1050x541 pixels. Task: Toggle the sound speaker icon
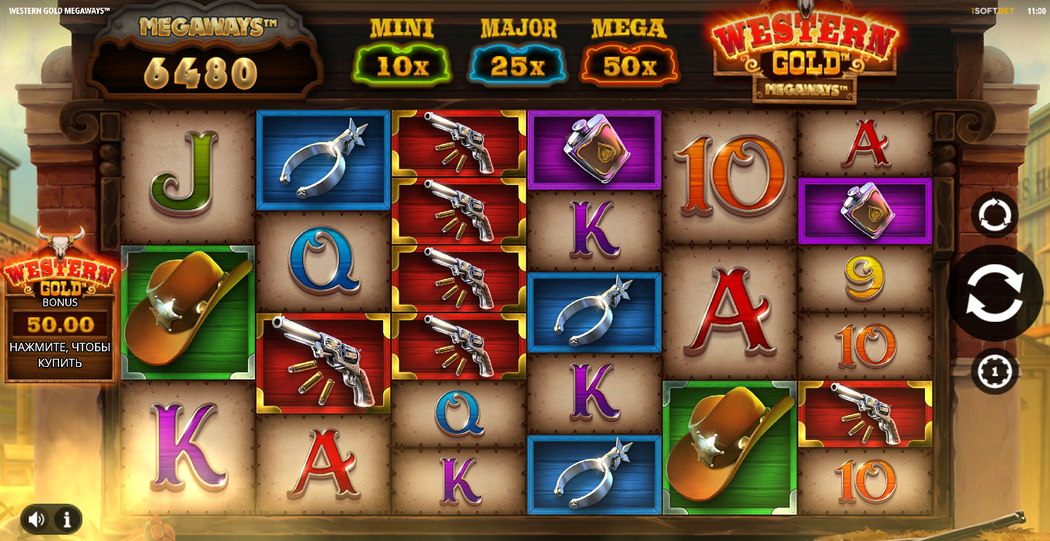point(37,519)
